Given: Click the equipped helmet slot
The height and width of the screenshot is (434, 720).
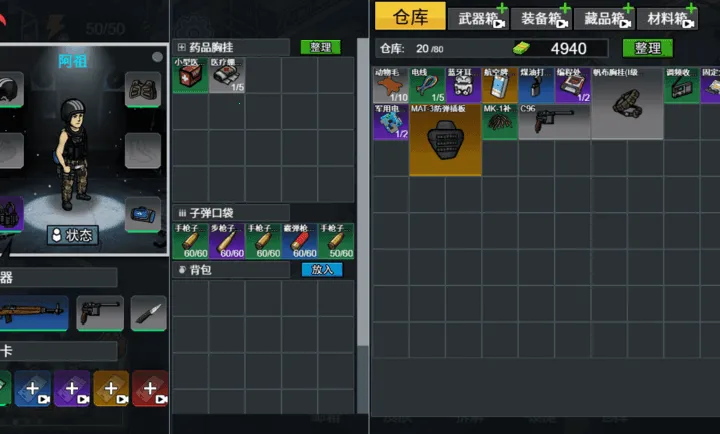Looking at the screenshot, I should 8,88.
